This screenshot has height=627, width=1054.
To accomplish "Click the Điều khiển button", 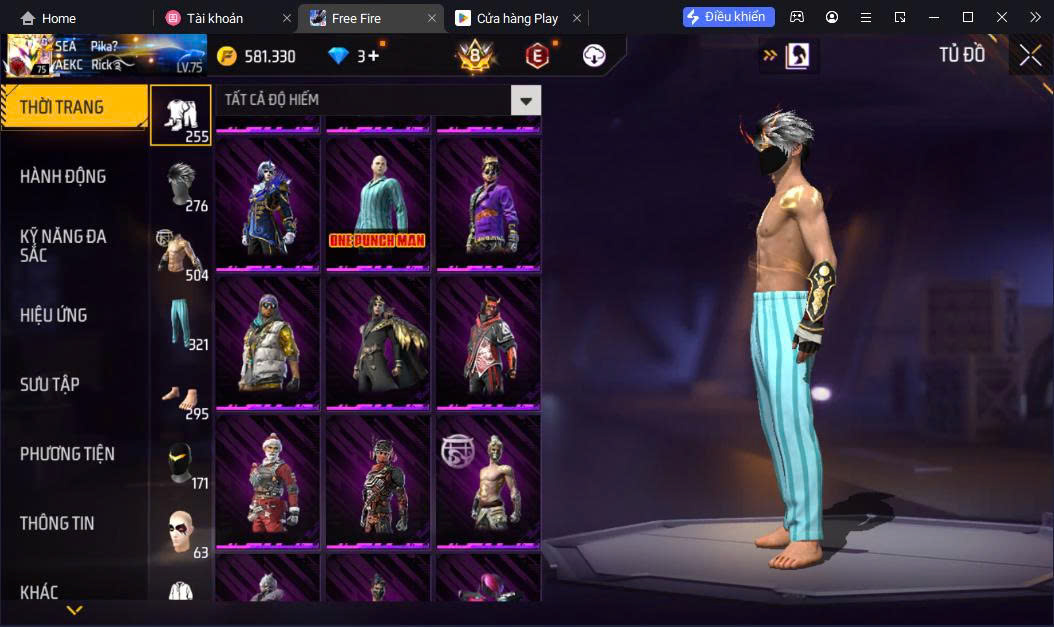I will 729,17.
